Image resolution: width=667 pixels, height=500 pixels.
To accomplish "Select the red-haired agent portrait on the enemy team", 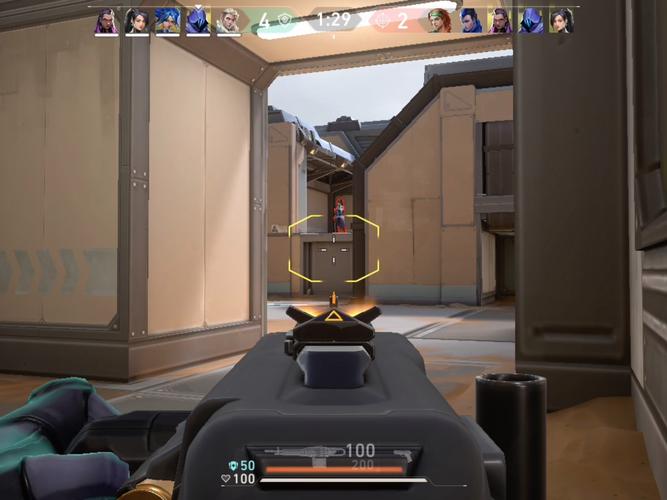I will tap(439, 21).
